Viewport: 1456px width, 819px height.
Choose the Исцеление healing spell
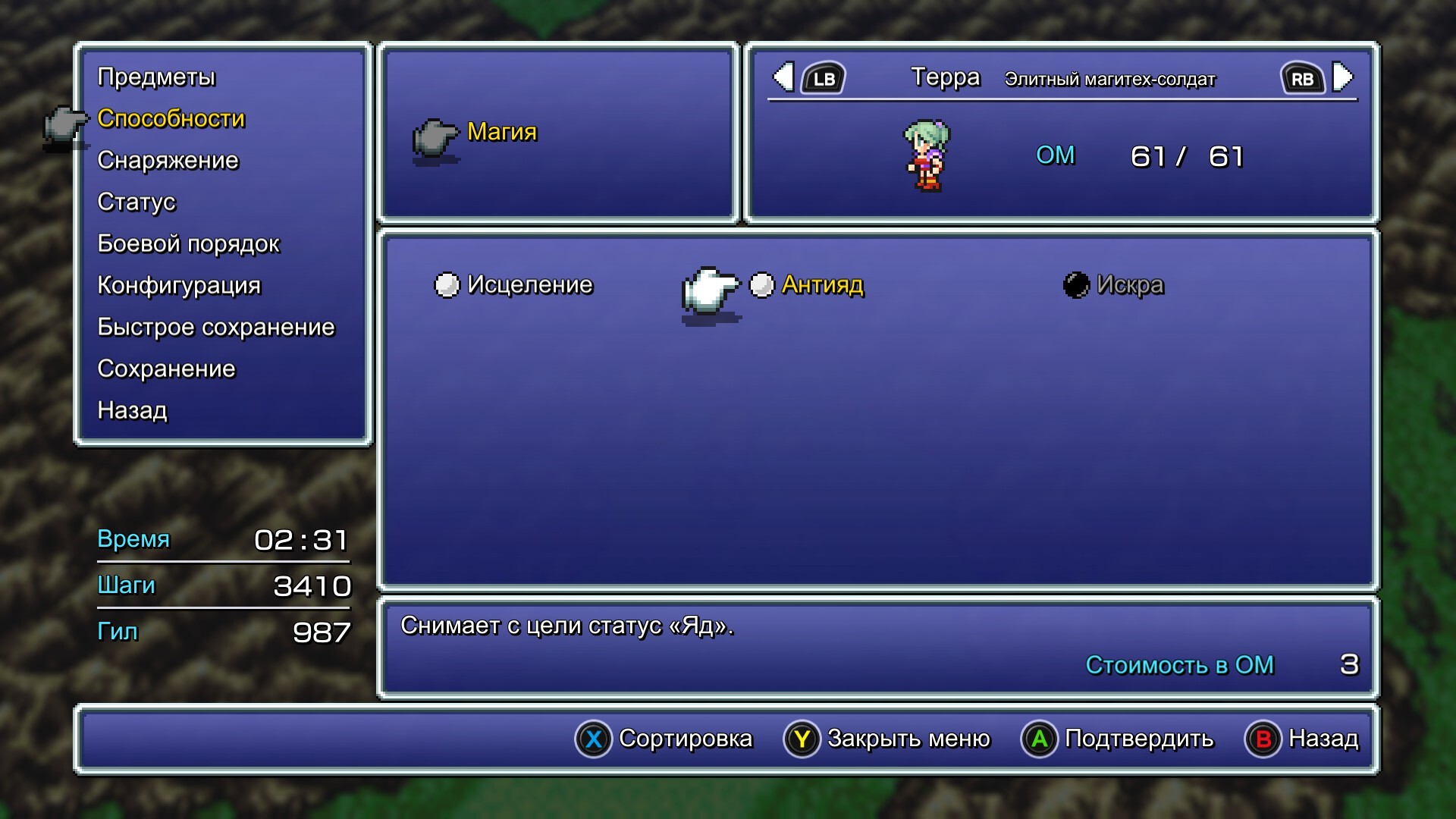coord(529,285)
